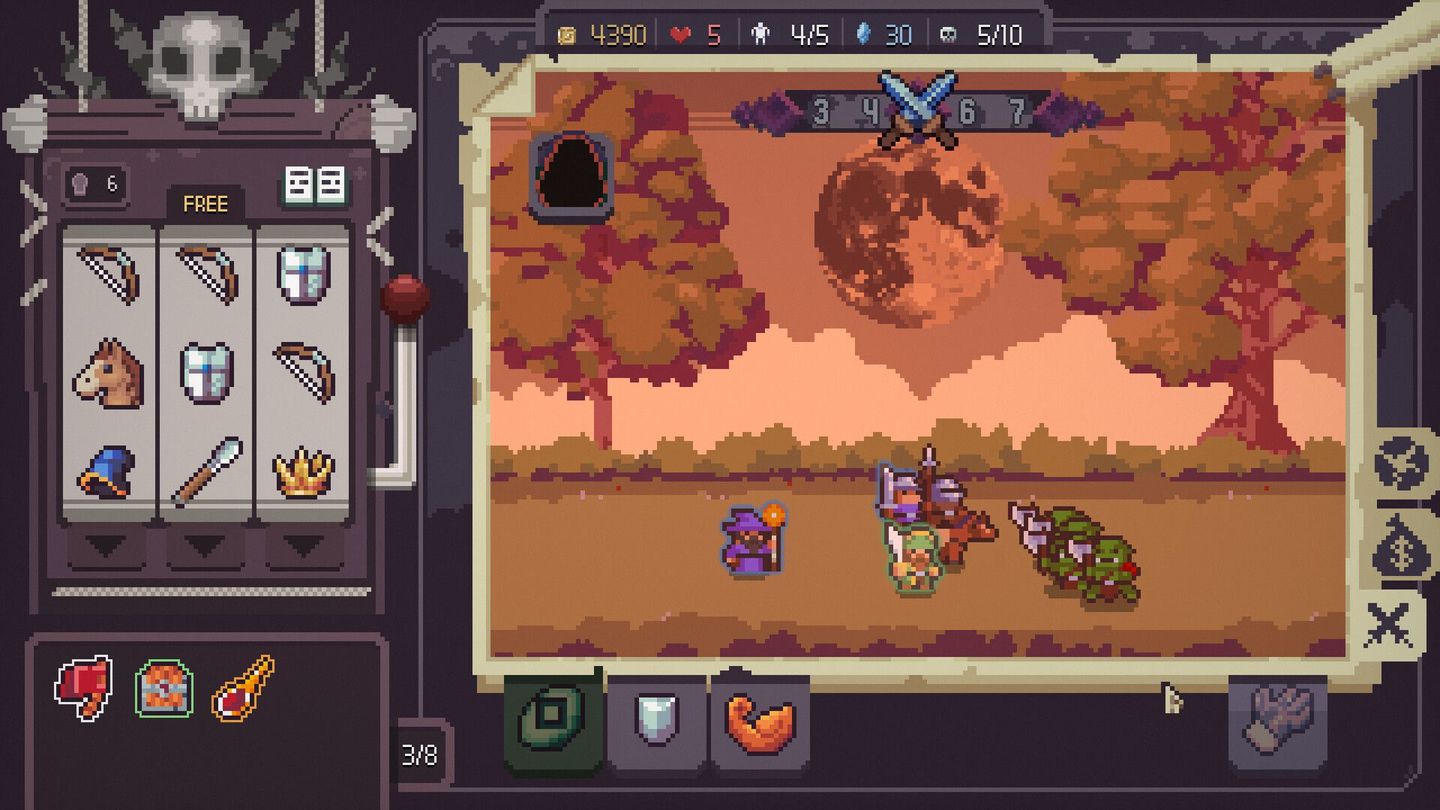Expand the arrow under the middle slot reel
Screen dimensions: 1440x810
click(203, 546)
